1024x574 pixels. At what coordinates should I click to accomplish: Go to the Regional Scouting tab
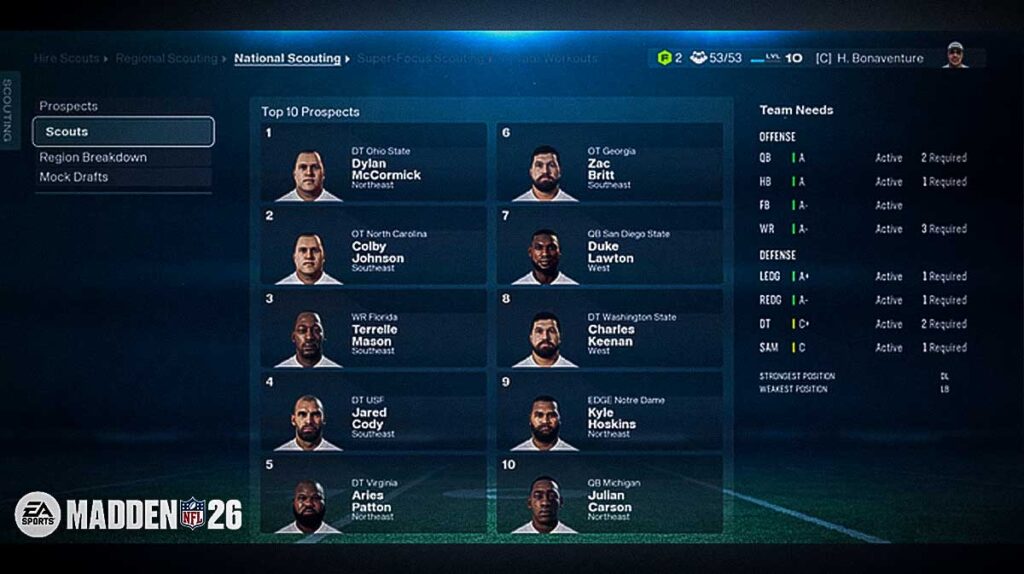pyautogui.click(x=166, y=58)
